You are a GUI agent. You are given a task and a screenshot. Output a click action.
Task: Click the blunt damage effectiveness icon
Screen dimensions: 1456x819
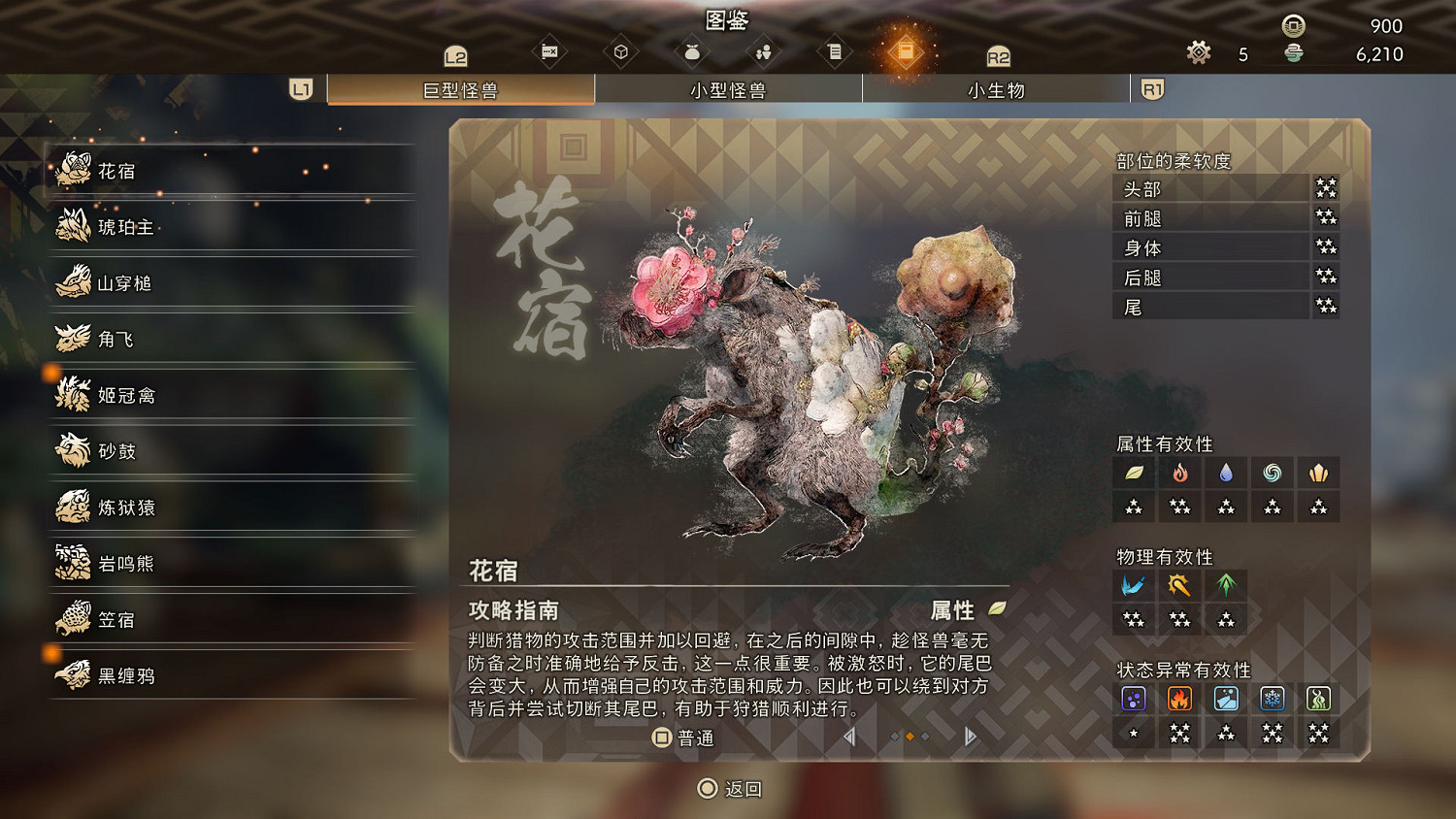pos(1179,584)
